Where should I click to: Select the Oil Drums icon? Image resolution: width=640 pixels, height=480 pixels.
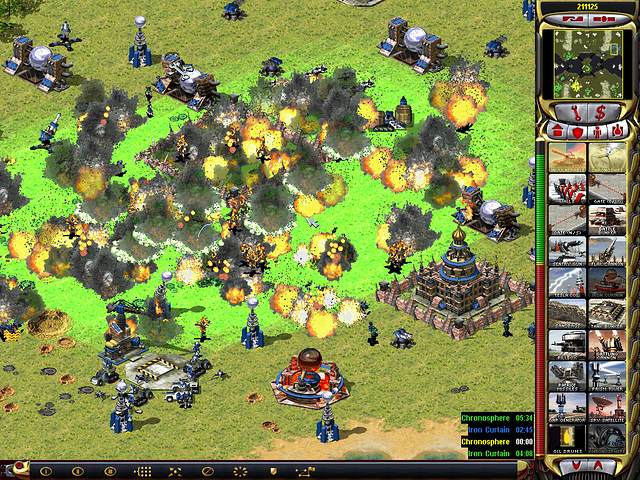pos(568,437)
